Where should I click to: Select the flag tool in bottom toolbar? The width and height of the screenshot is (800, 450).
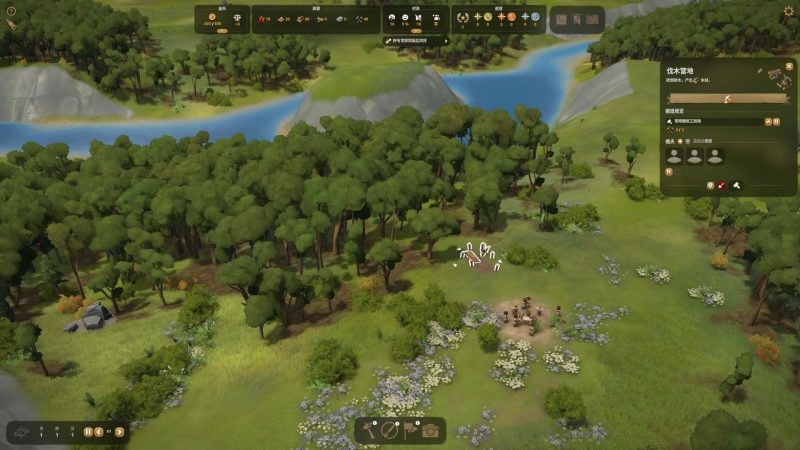click(410, 431)
